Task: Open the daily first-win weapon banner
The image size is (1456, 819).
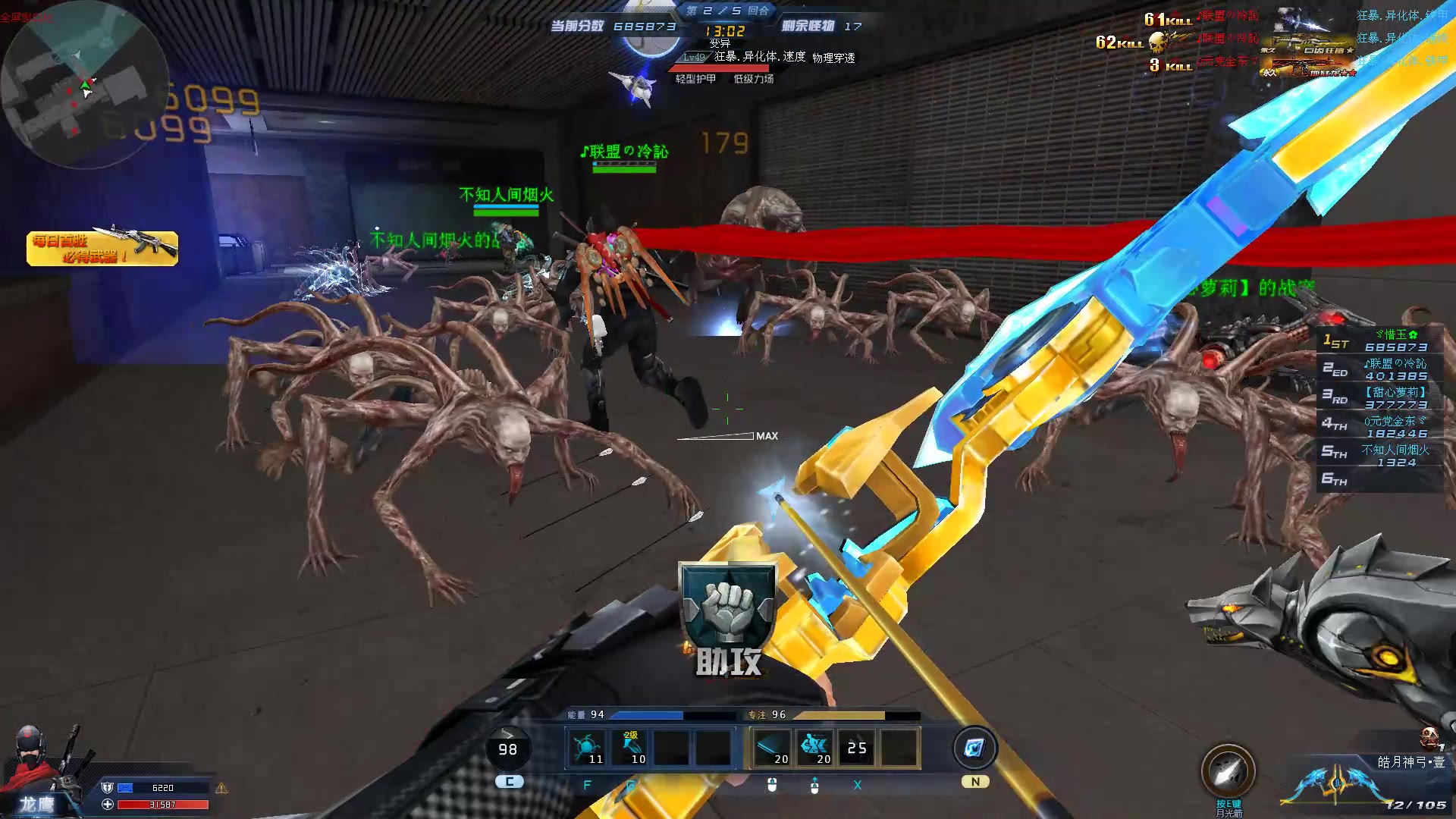Action: [x=102, y=248]
